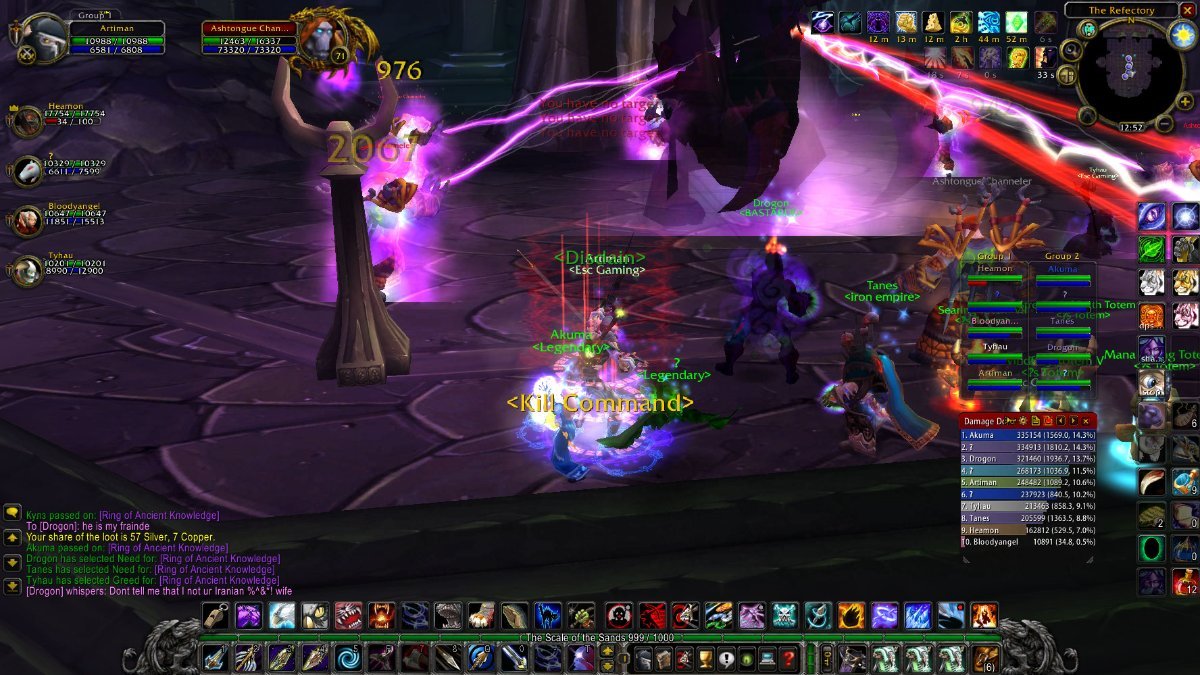Close the minimap with the red X
Image resolution: width=1200 pixels, height=675 pixels.
pos(1187,9)
